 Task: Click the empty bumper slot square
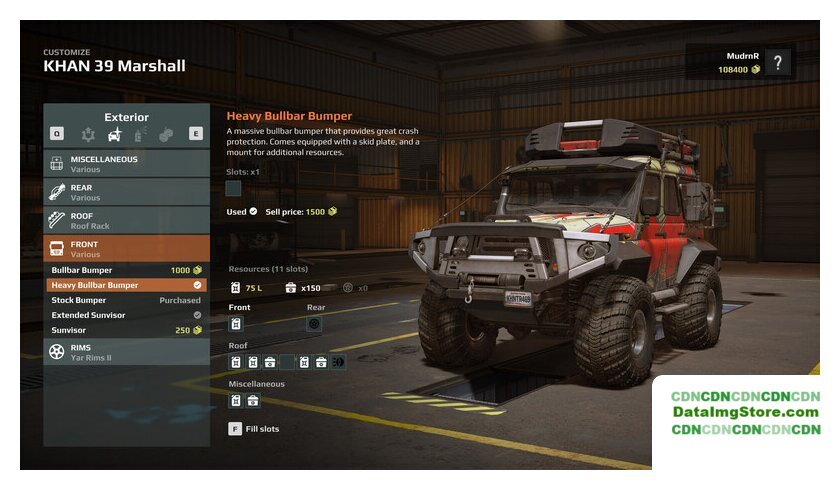(x=234, y=188)
